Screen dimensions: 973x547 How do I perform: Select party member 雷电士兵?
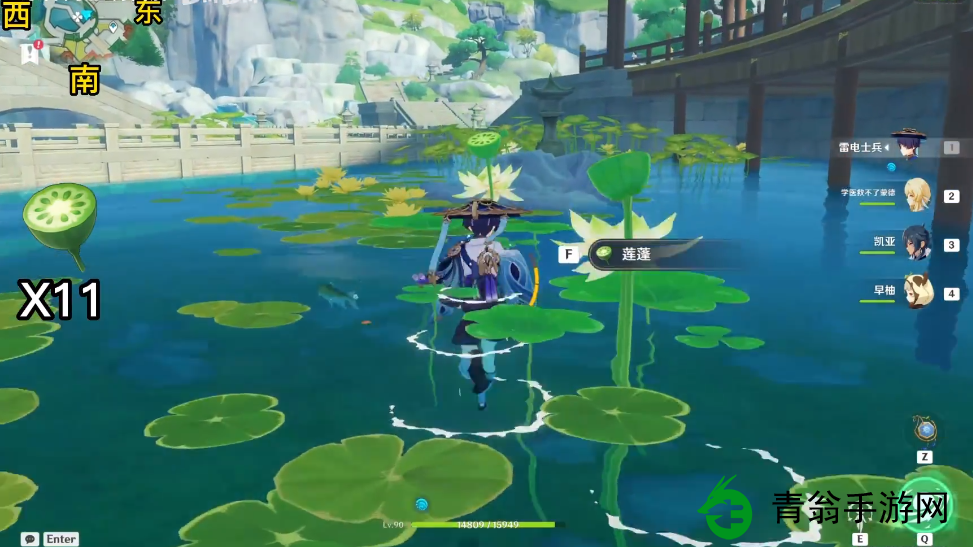pos(909,147)
